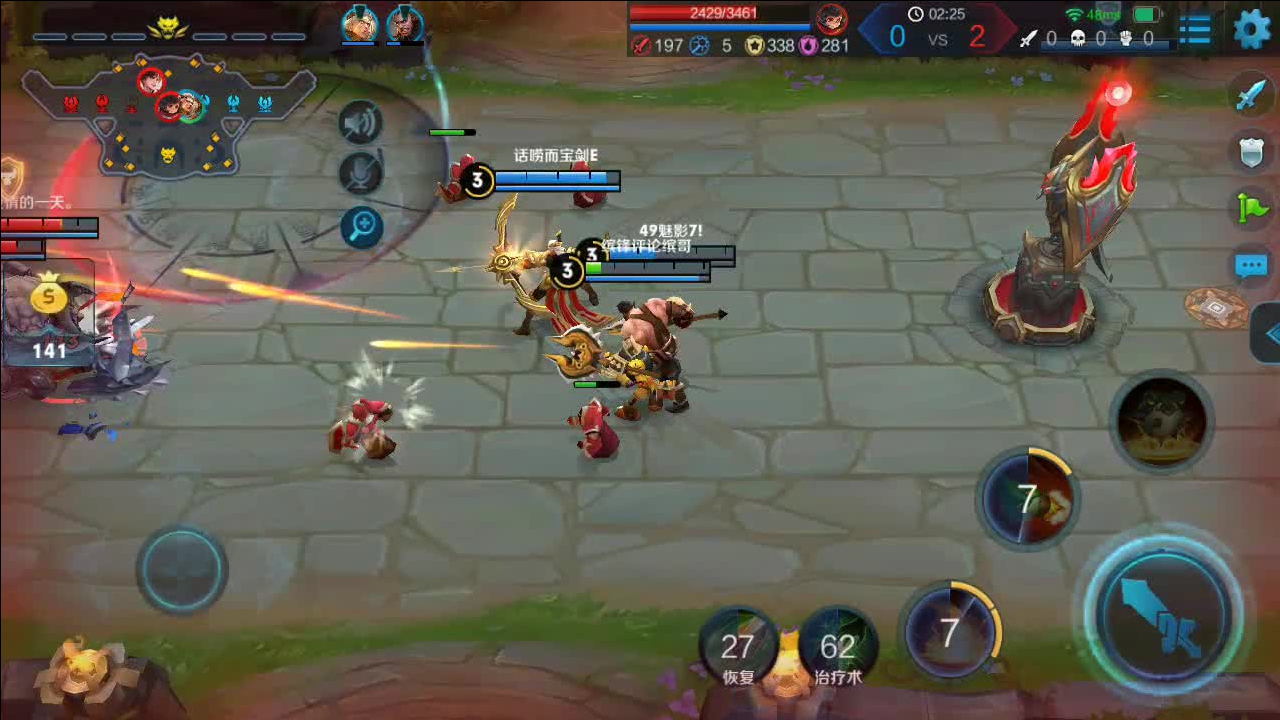Show the scoreboard list panel
The height and width of the screenshot is (720, 1280).
pyautogui.click(x=1195, y=29)
